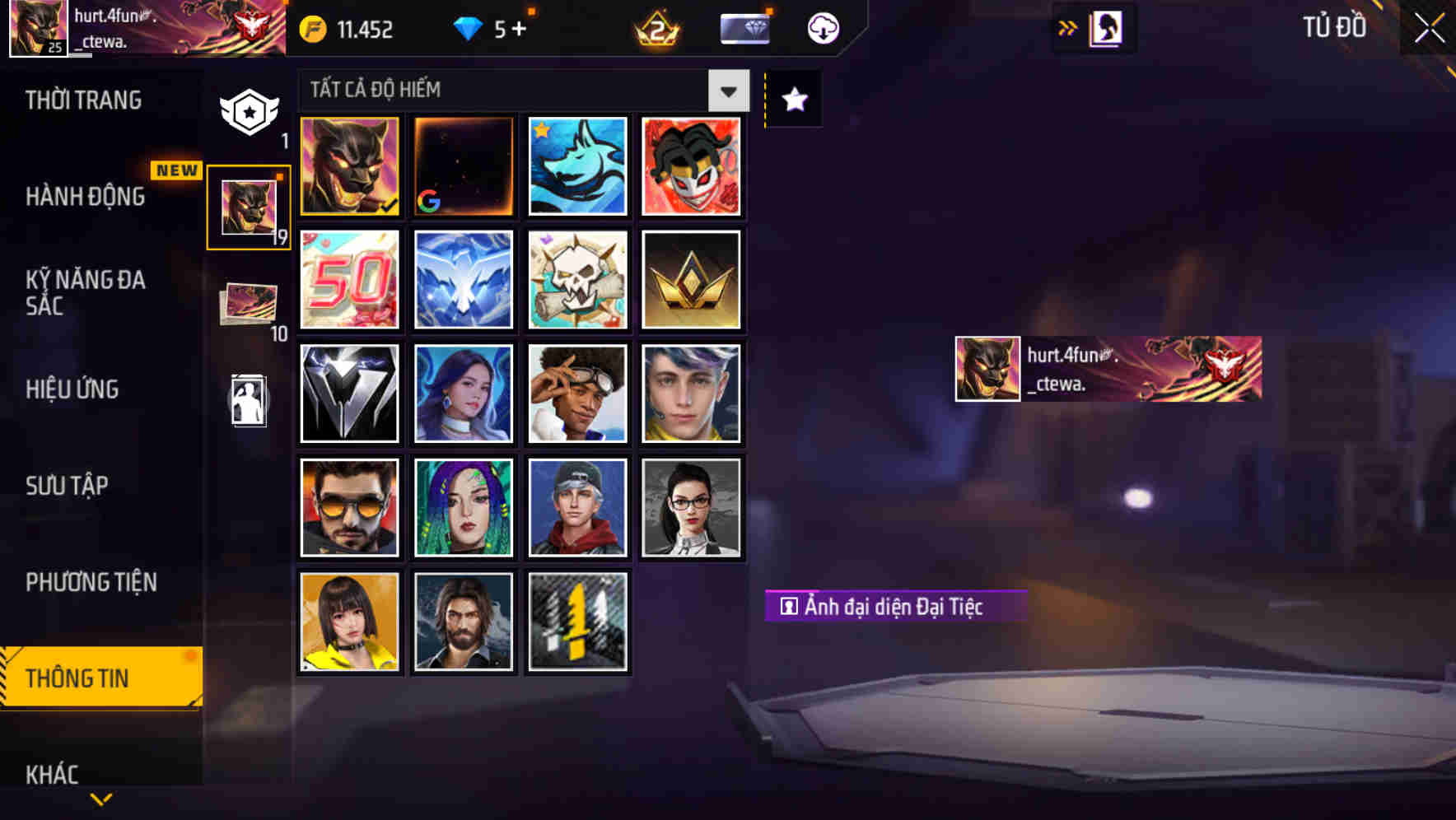The image size is (1456, 820).
Task: Open the THỜI TRANG section in the sidebar
Action: coord(82,100)
